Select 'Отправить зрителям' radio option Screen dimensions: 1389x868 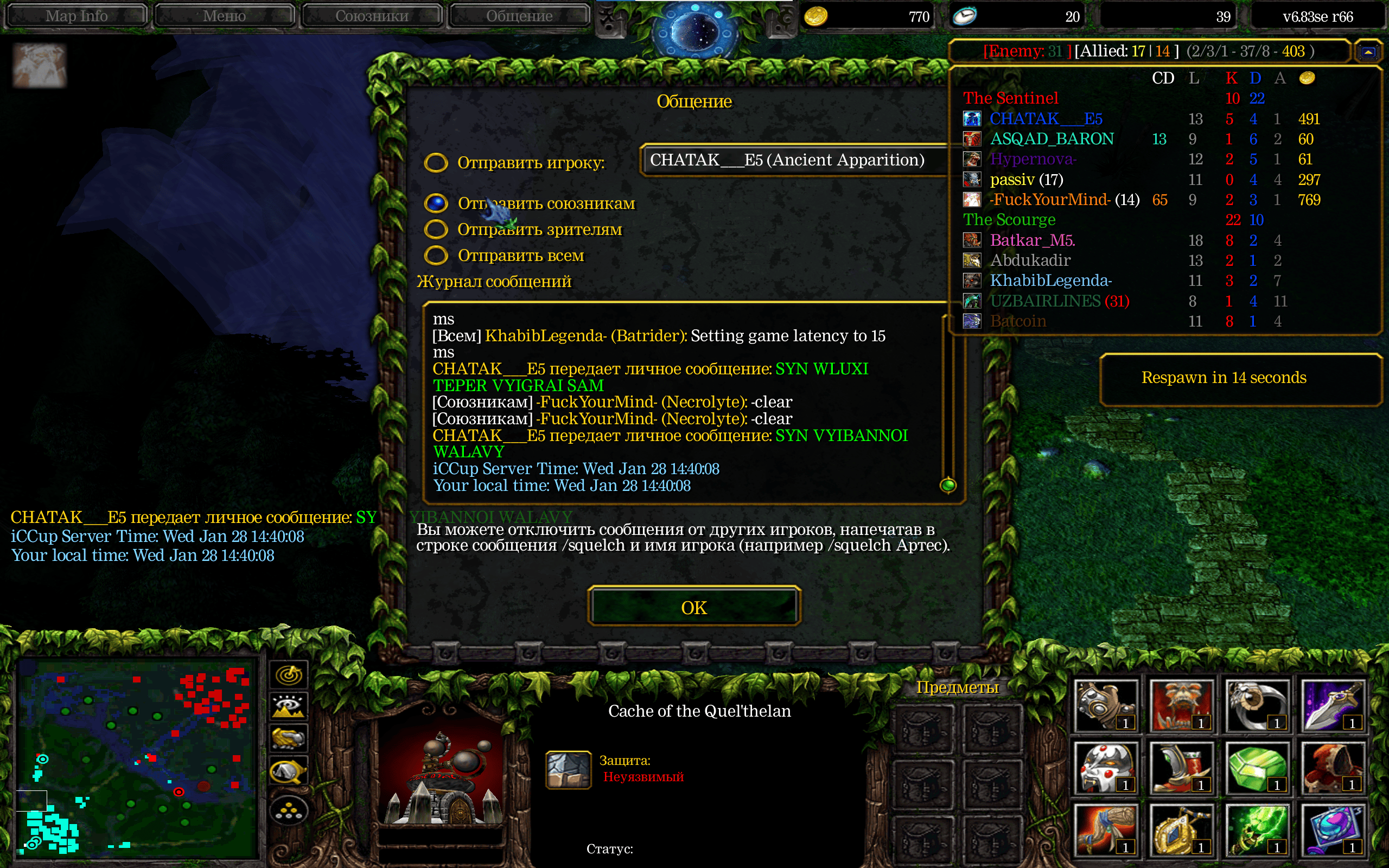click(x=436, y=229)
